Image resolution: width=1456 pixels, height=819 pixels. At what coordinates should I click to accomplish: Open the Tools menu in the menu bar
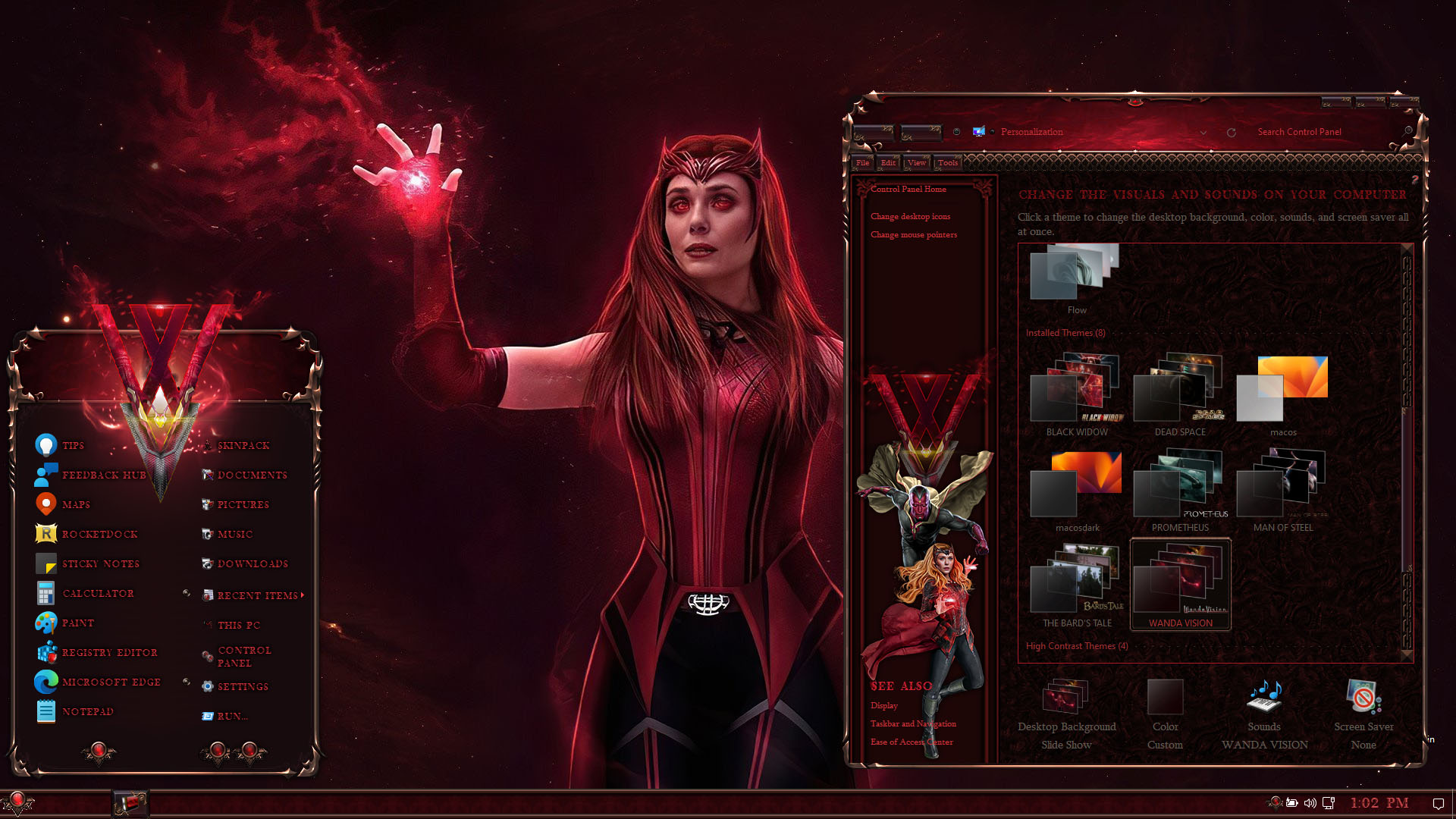(x=947, y=162)
